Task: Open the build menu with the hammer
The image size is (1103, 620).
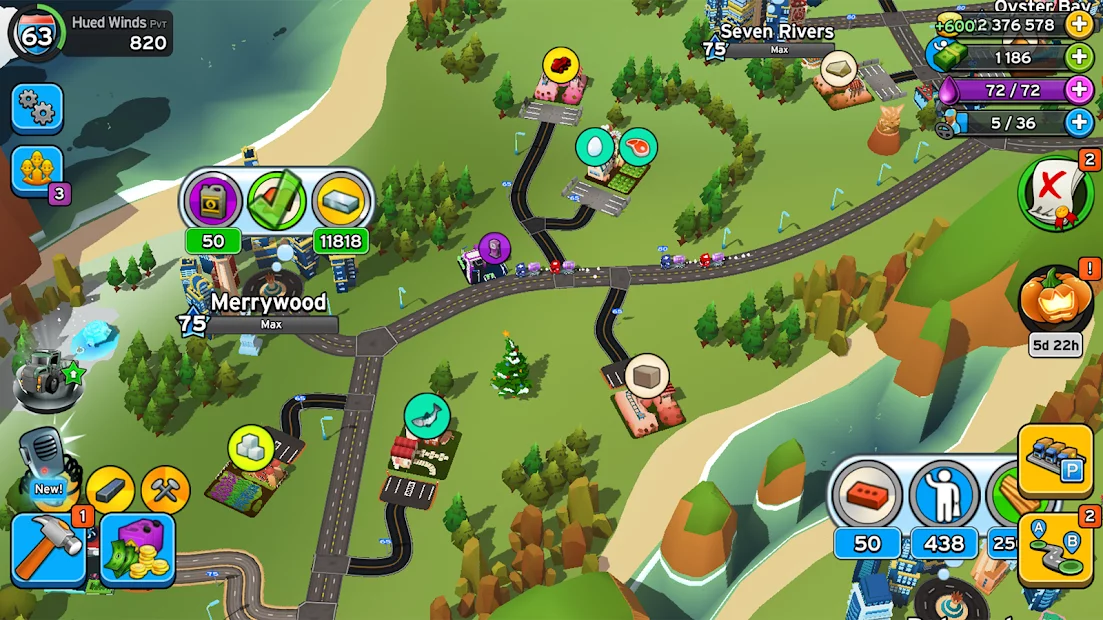Action: click(x=48, y=550)
